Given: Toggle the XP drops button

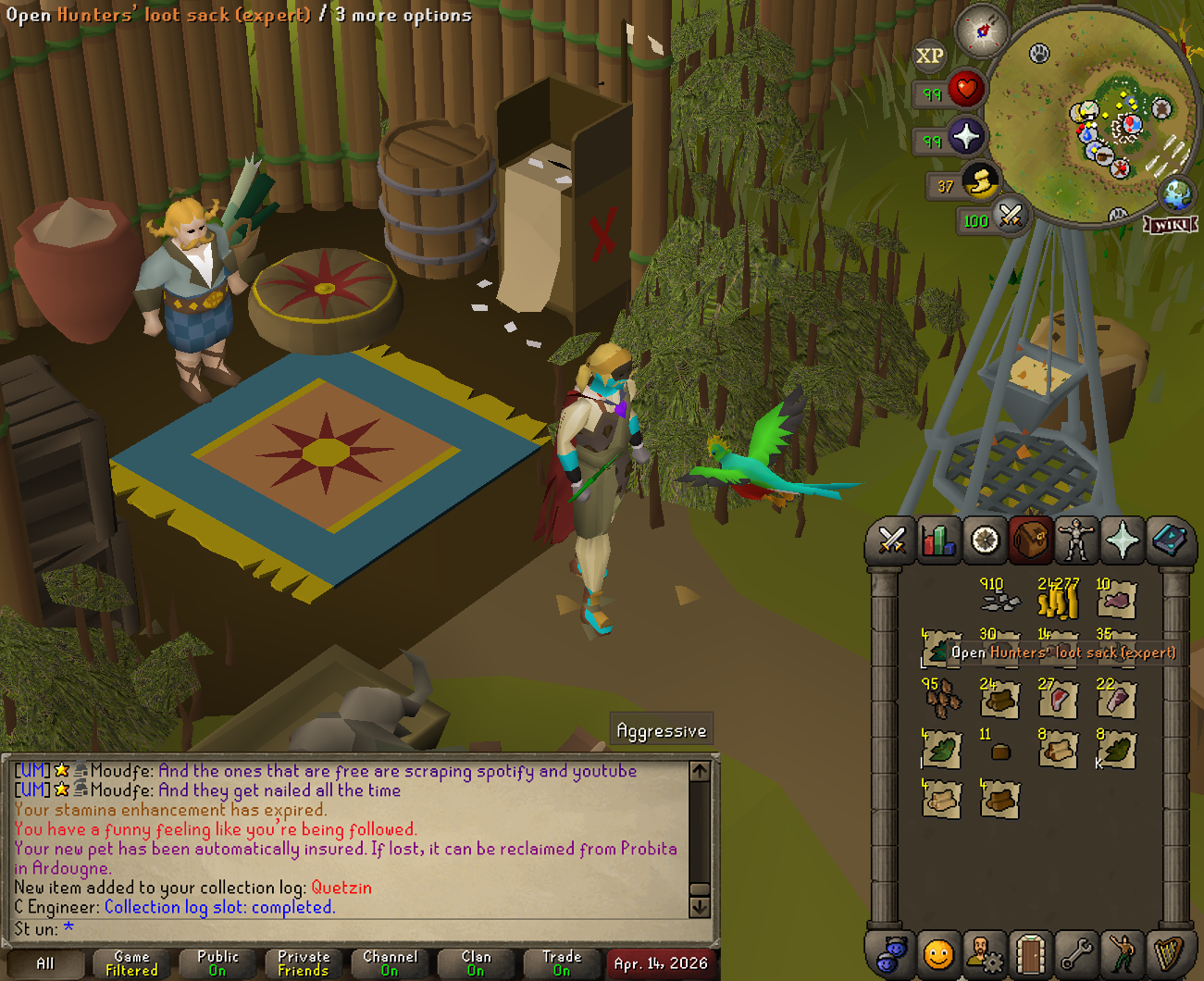Looking at the screenshot, I should point(929,56).
